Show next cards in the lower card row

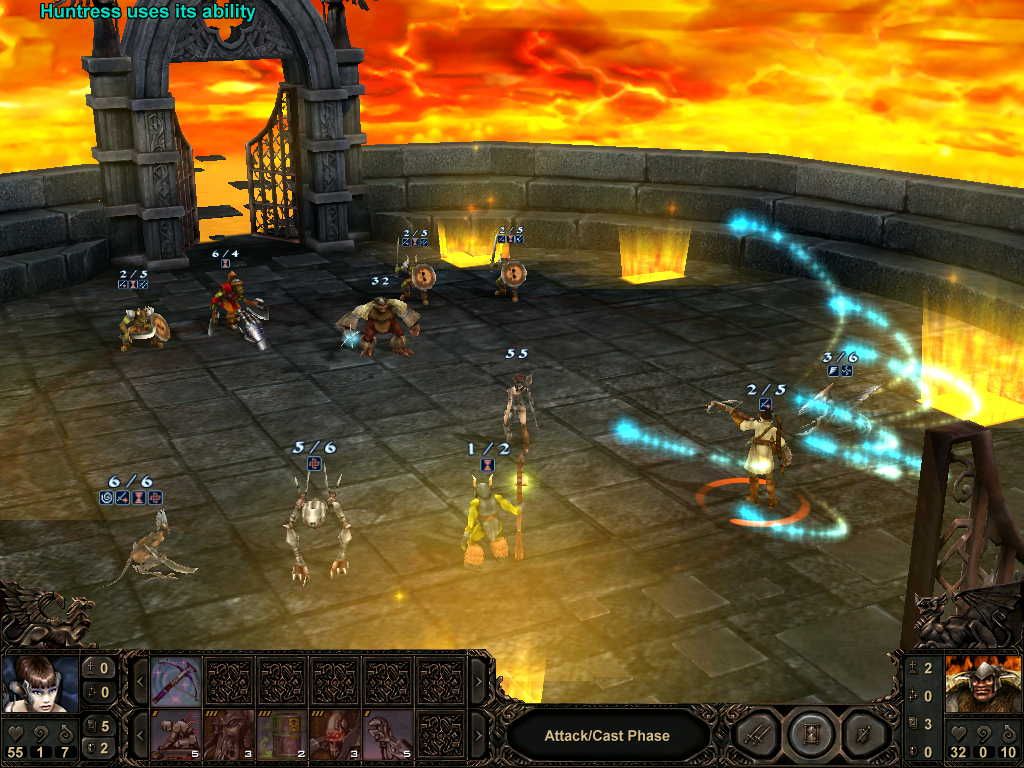476,734
